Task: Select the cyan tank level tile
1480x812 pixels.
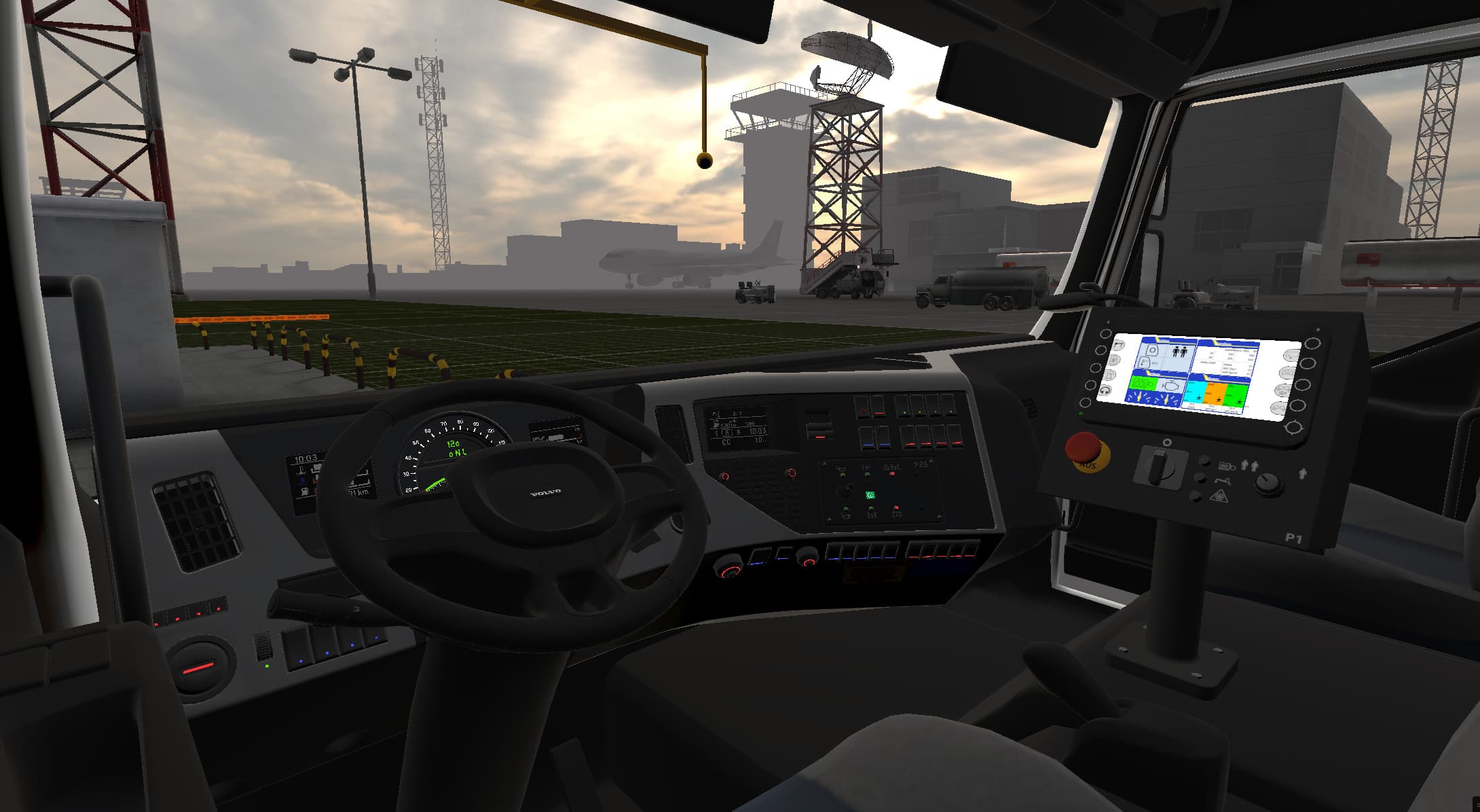Action: click(1195, 392)
